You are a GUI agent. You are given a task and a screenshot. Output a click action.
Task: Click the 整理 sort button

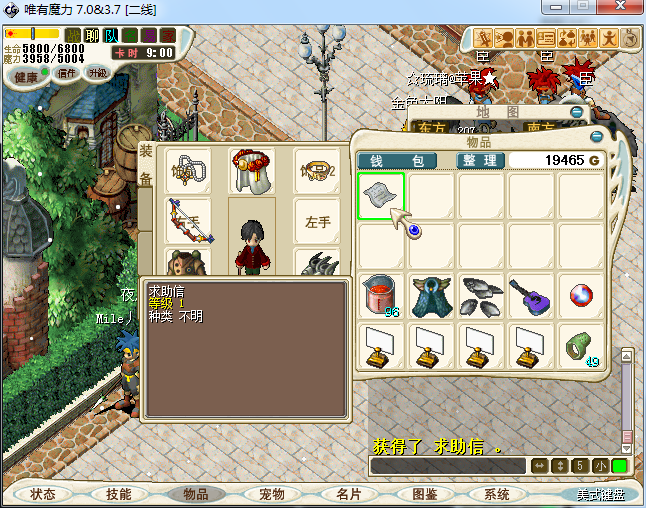480,161
